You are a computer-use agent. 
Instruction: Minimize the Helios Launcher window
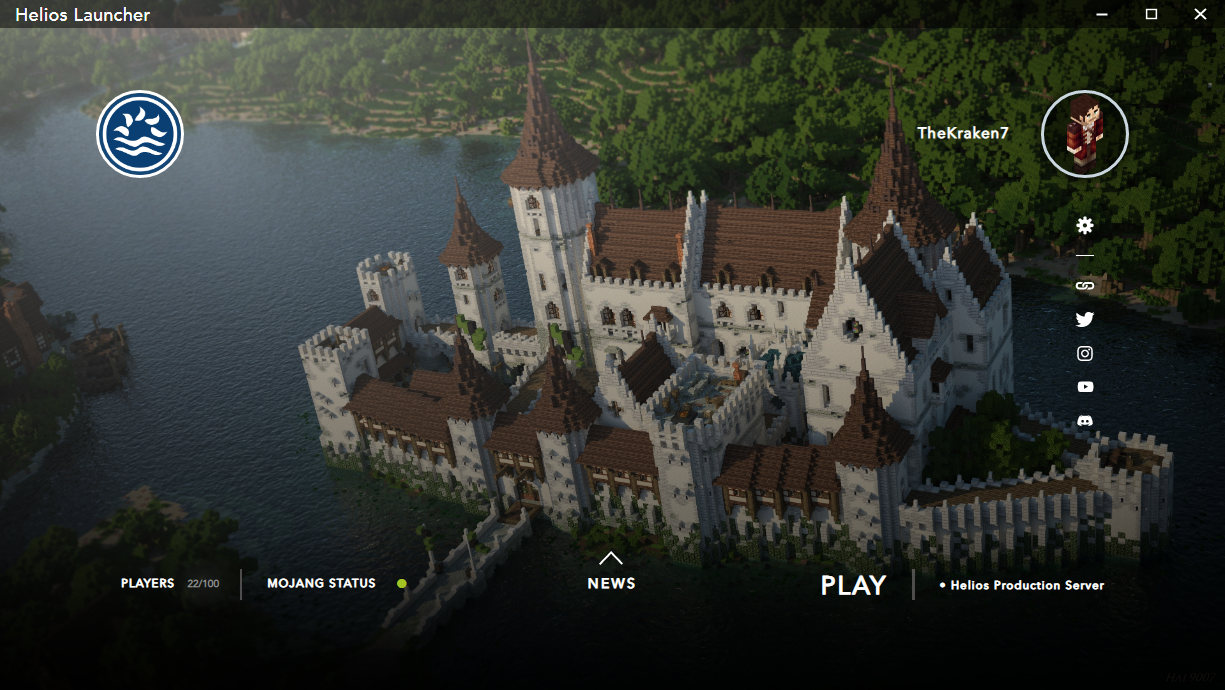(1102, 14)
